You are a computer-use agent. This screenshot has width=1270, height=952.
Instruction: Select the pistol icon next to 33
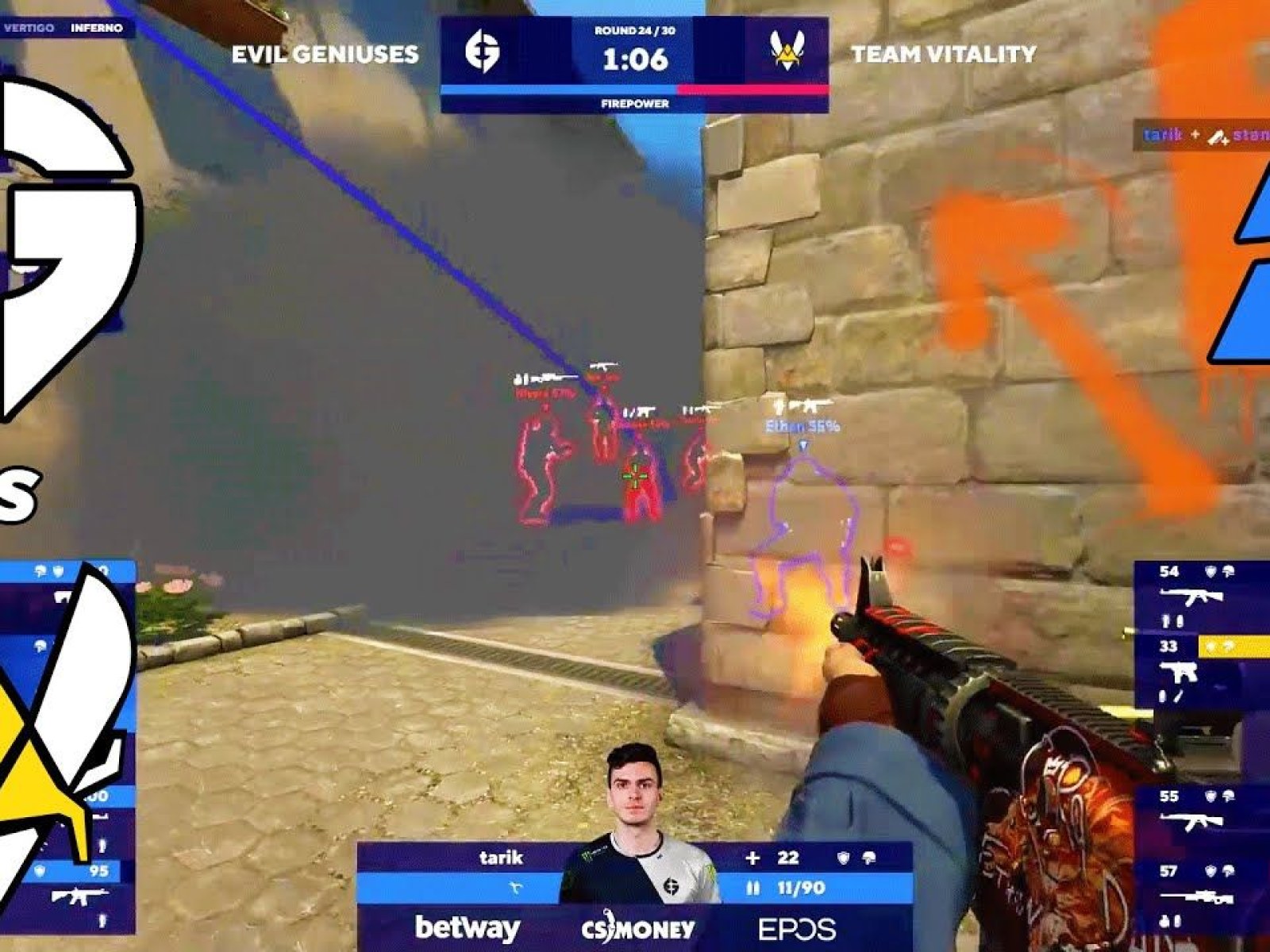1178,674
